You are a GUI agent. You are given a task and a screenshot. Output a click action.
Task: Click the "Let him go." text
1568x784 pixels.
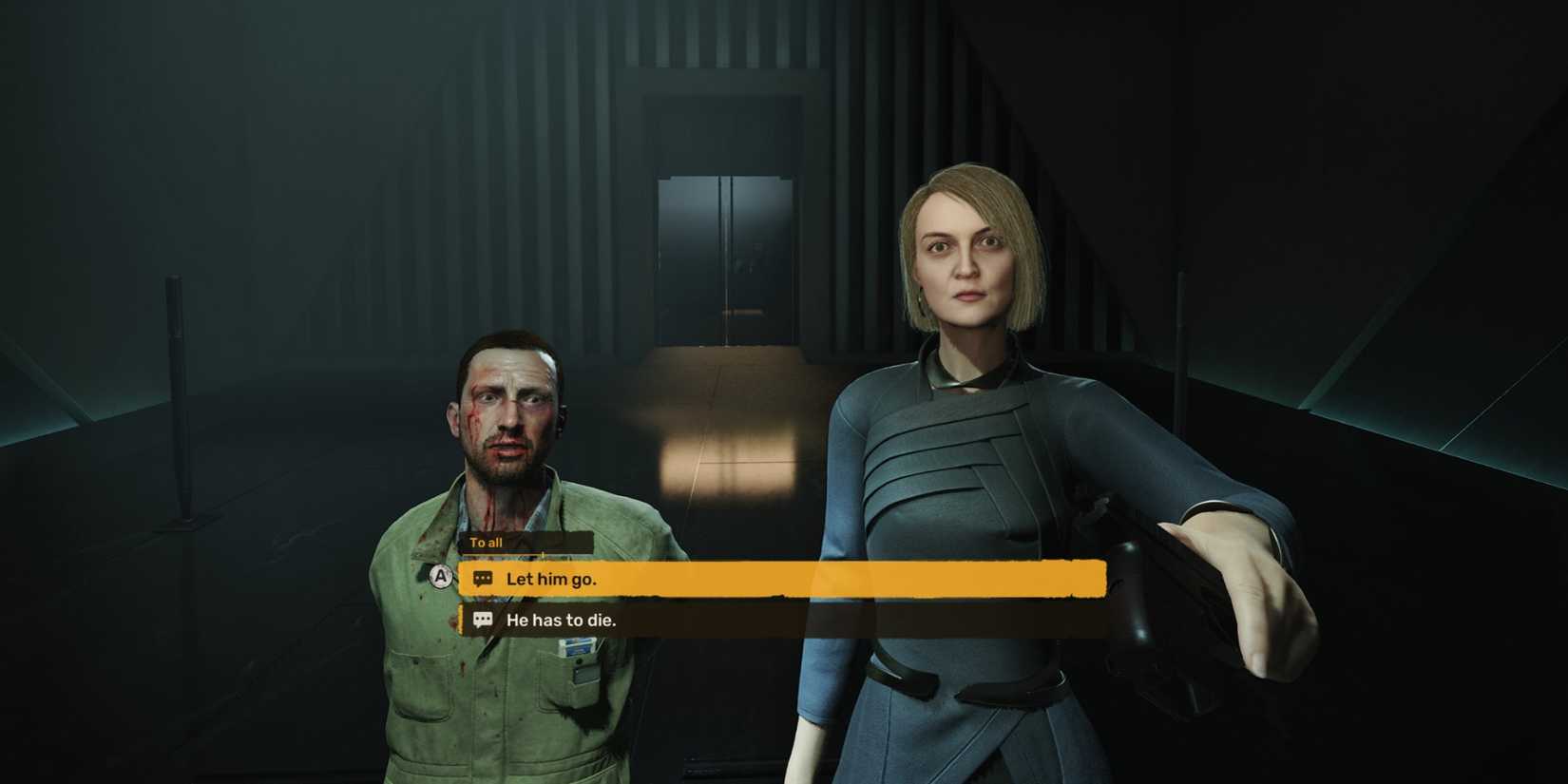[x=554, y=578]
